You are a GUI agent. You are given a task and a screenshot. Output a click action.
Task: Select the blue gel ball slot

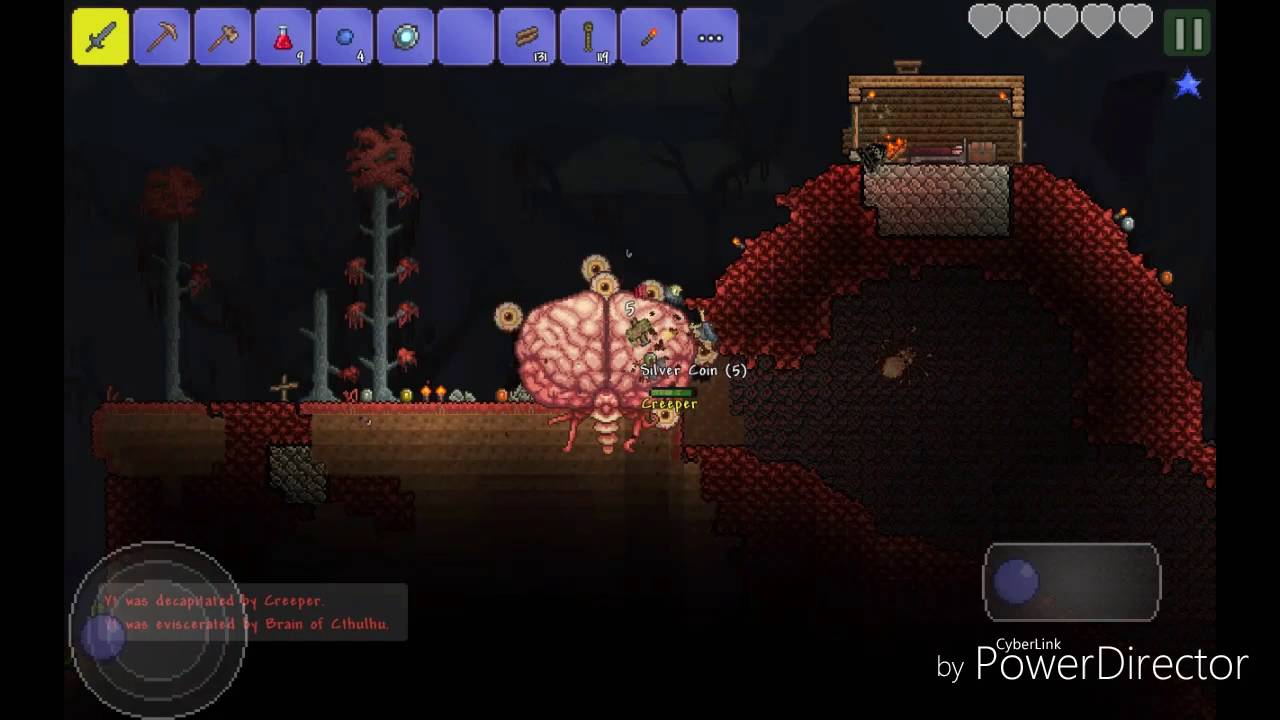344,37
